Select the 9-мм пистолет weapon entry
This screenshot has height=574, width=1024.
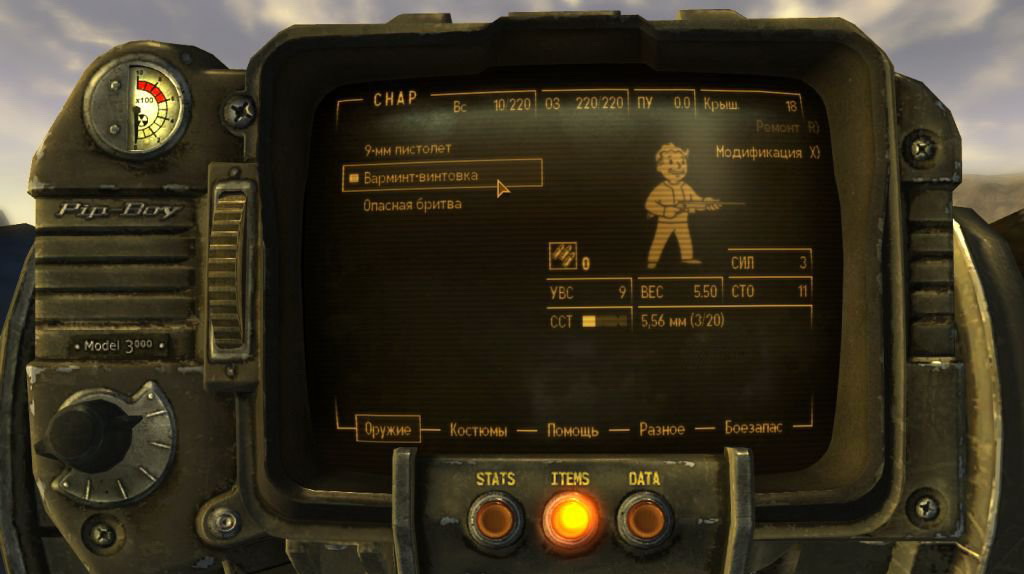pos(409,149)
